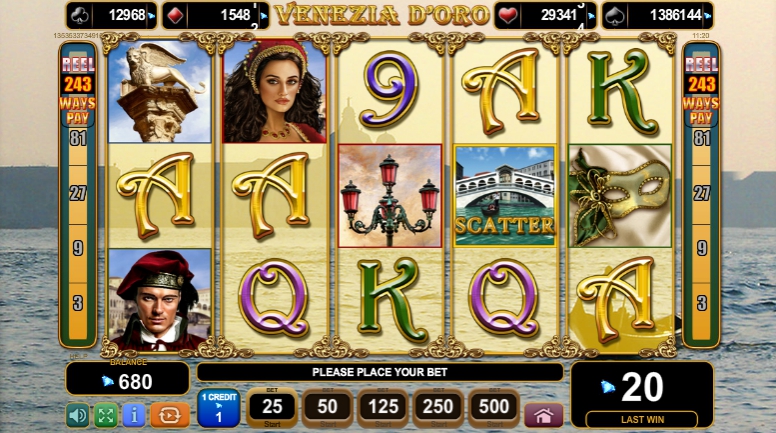This screenshot has width=776, height=433.
Task: Toggle the sound speaker icon
Action: coord(77,415)
